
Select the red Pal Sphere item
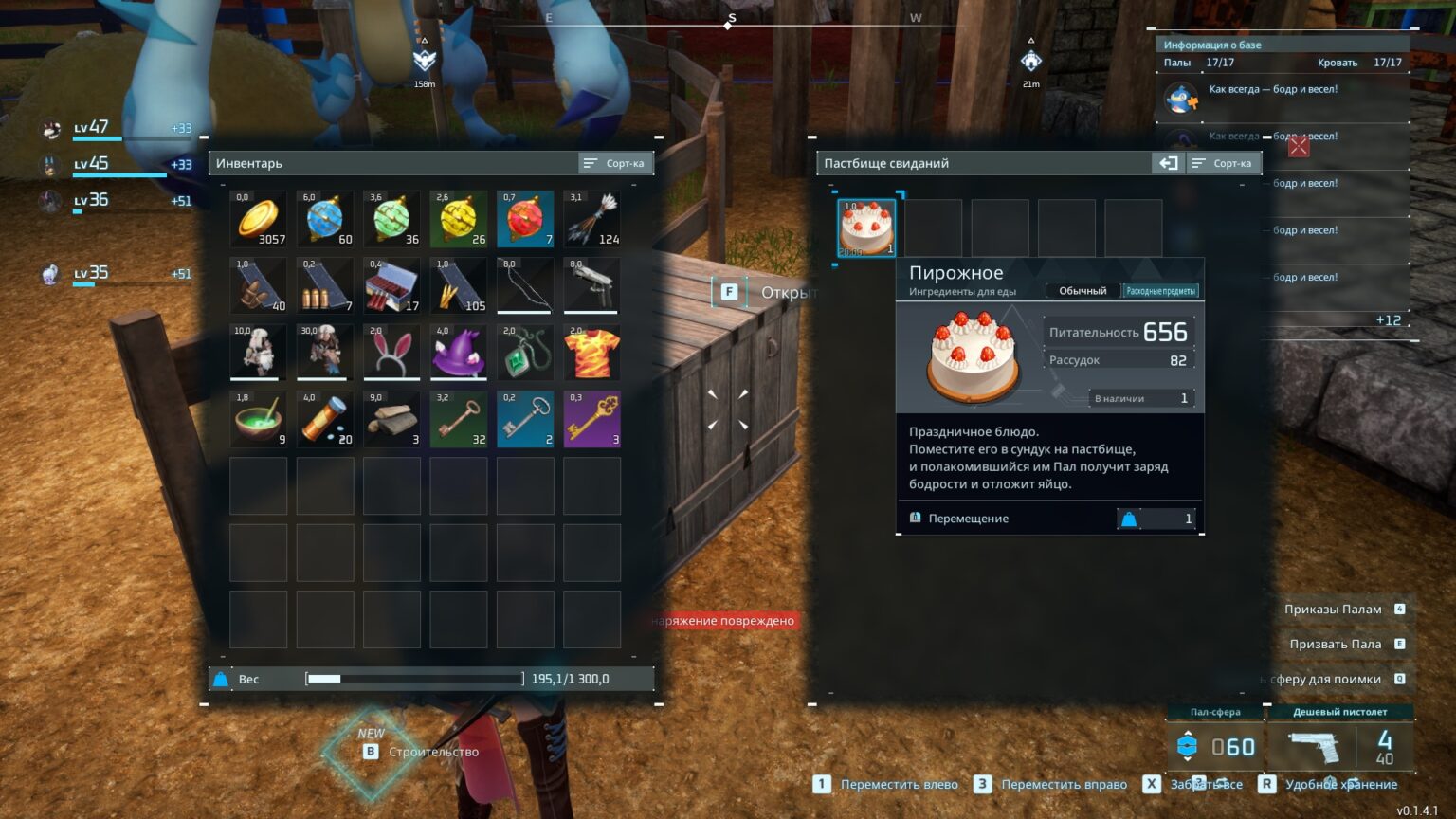525,219
